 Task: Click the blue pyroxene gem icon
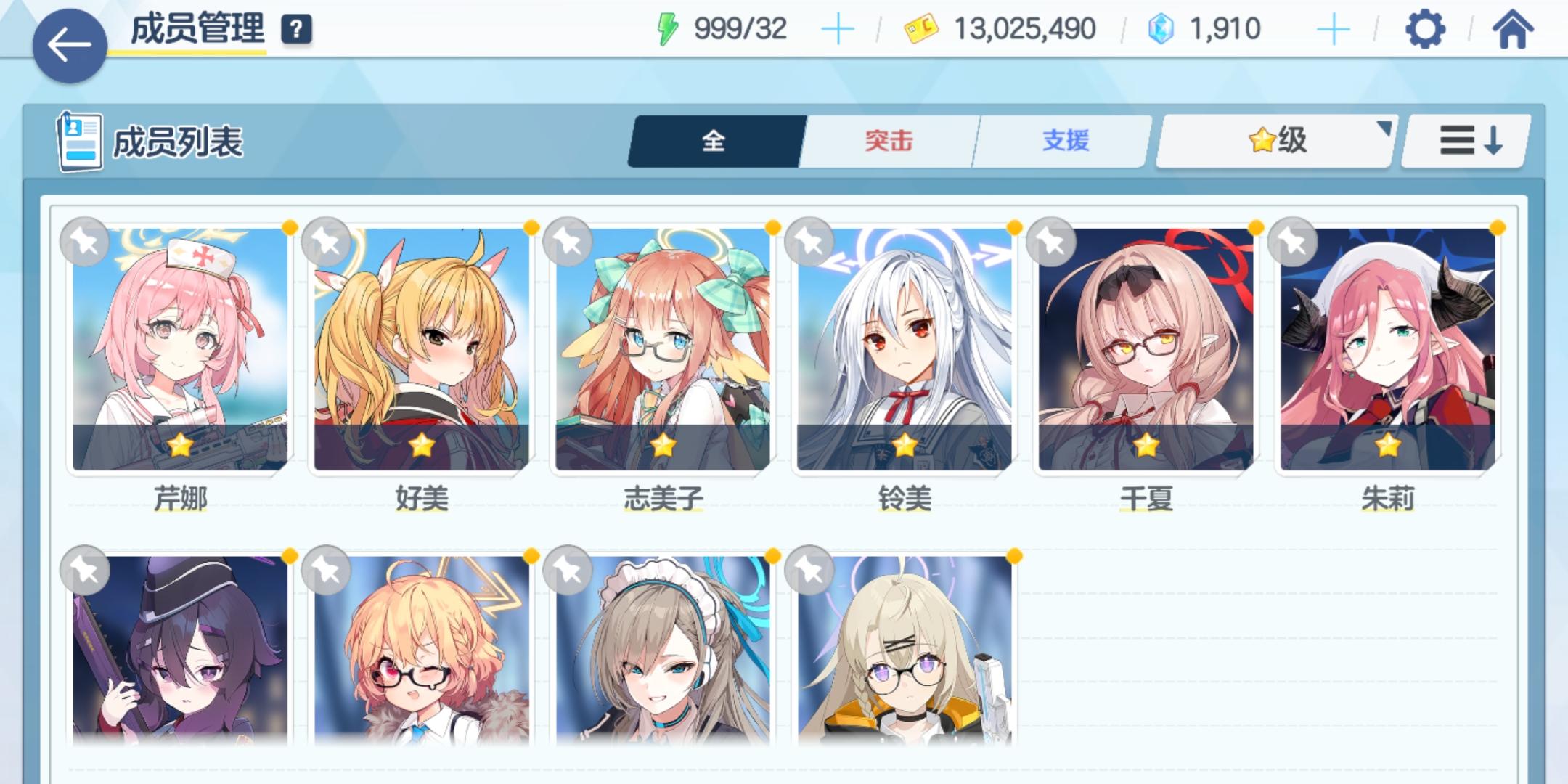1161,29
